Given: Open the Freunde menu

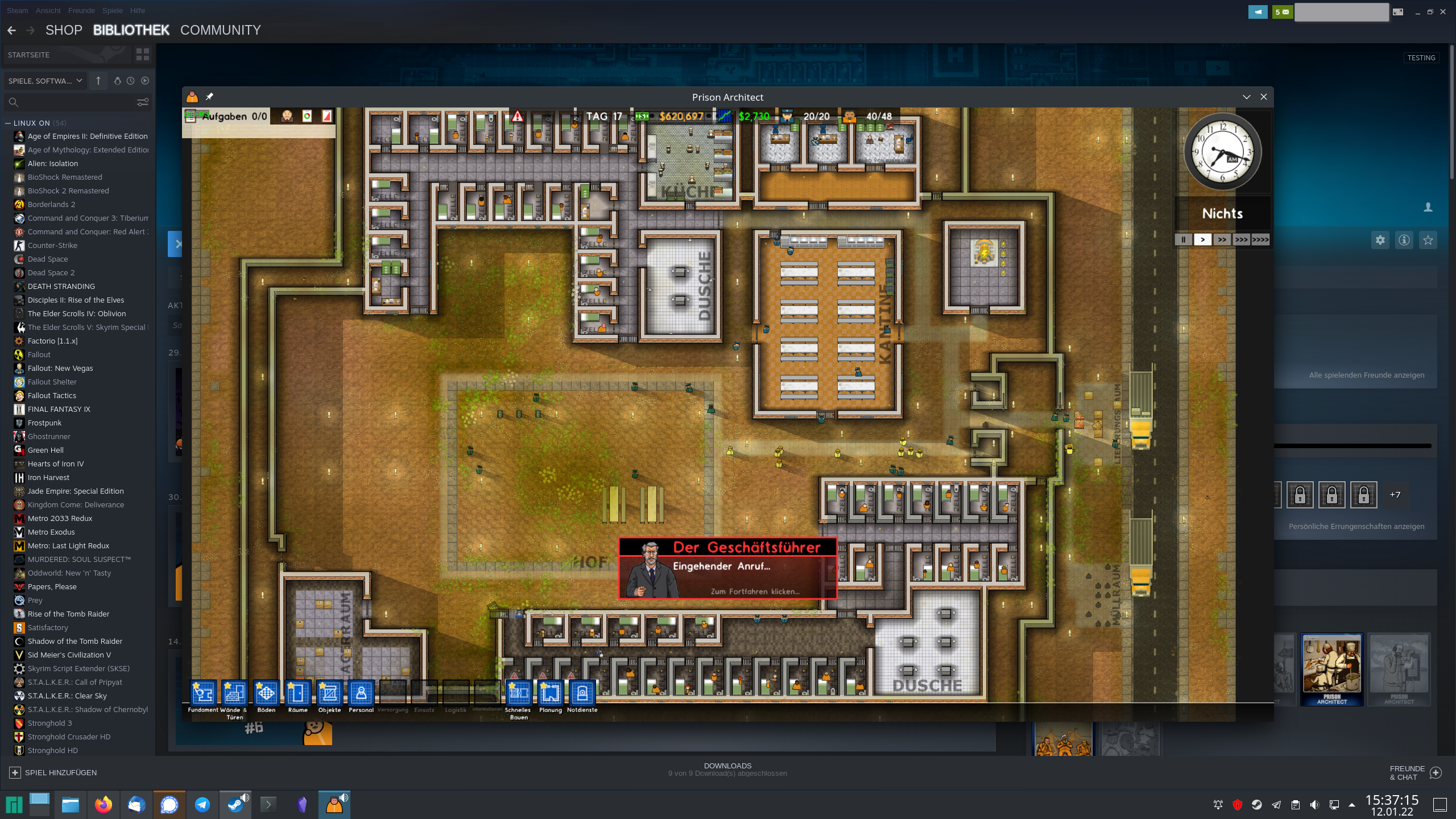Looking at the screenshot, I should [x=81, y=10].
